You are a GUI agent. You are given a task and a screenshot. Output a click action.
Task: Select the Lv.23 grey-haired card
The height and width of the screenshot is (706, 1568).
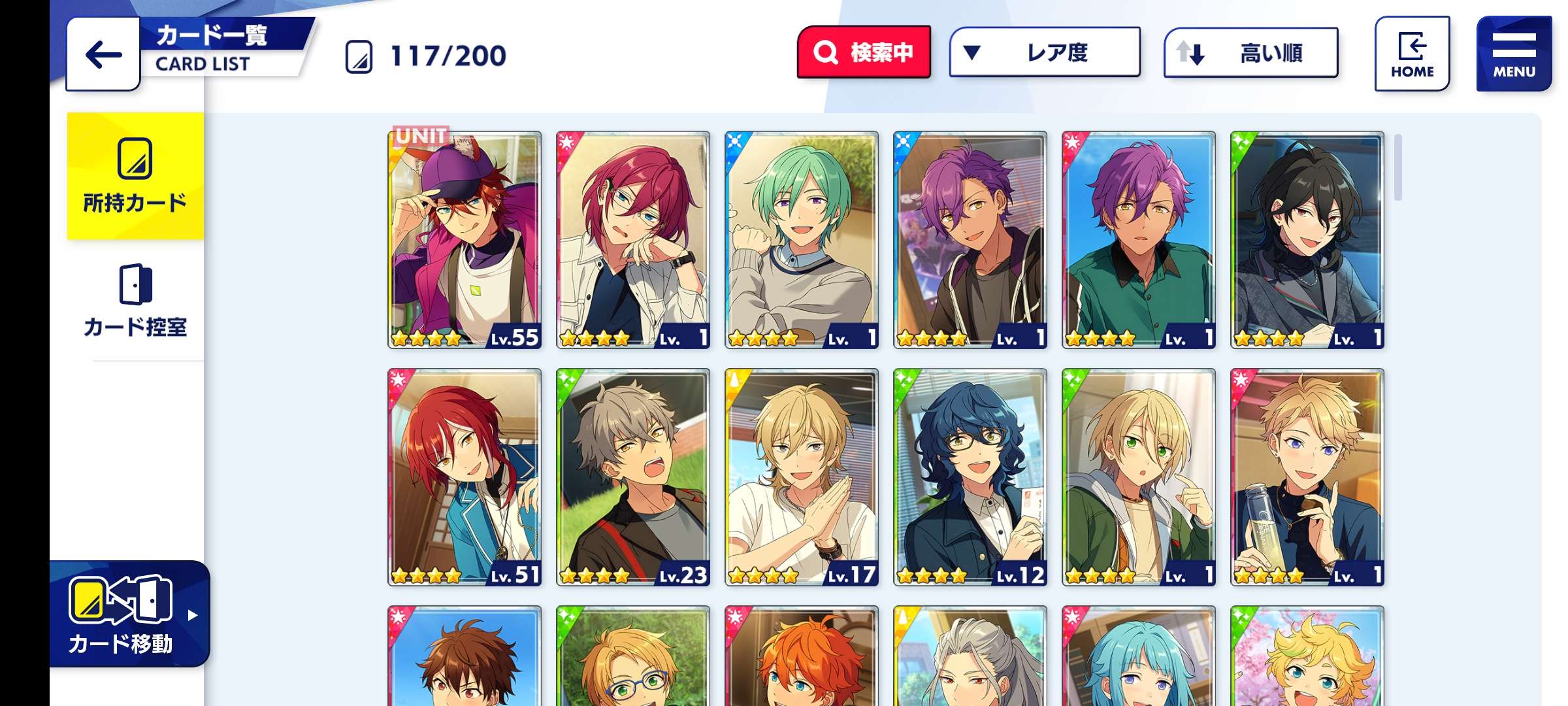pos(633,477)
